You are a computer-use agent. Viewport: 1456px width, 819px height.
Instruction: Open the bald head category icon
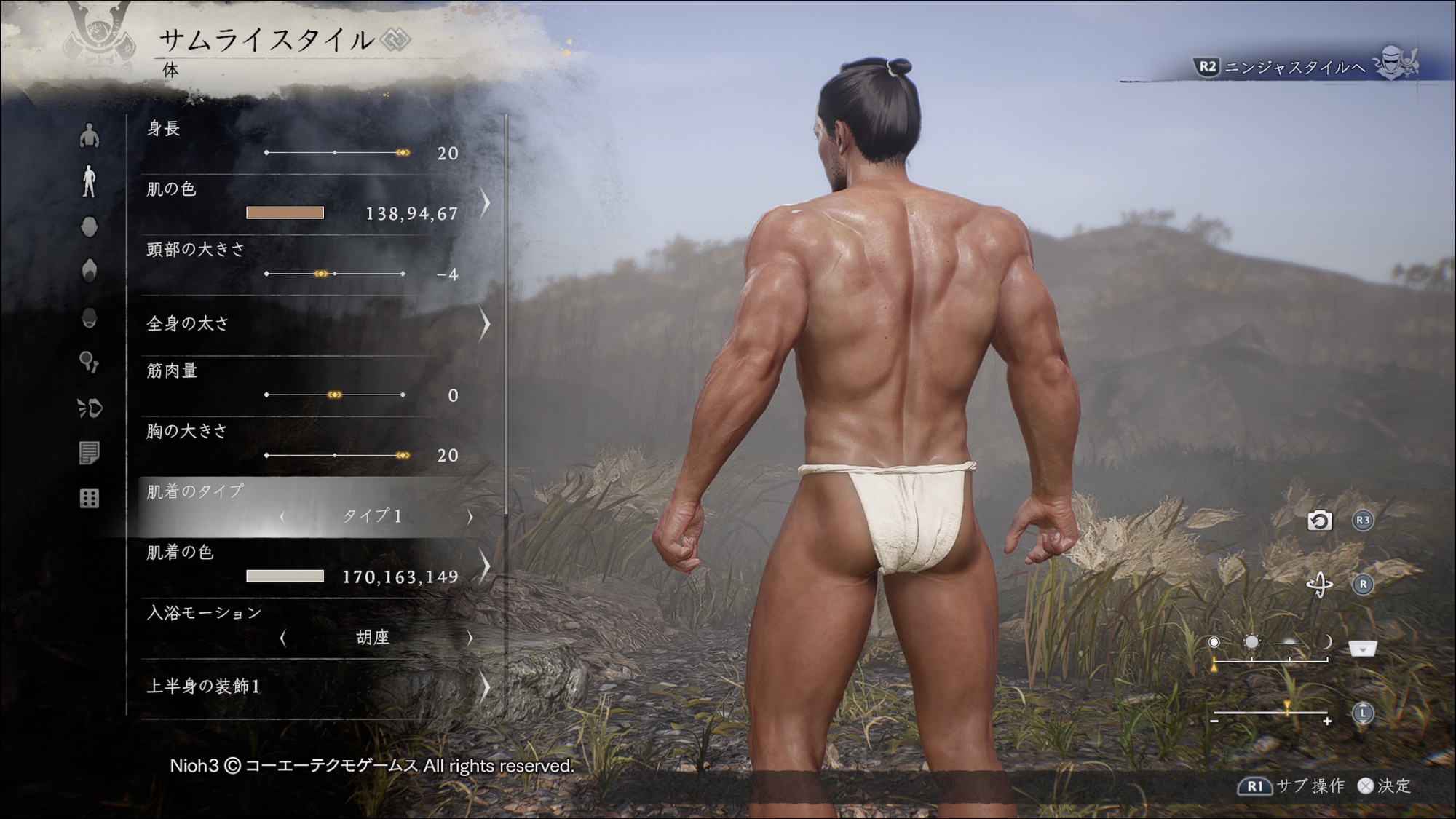tap(89, 226)
